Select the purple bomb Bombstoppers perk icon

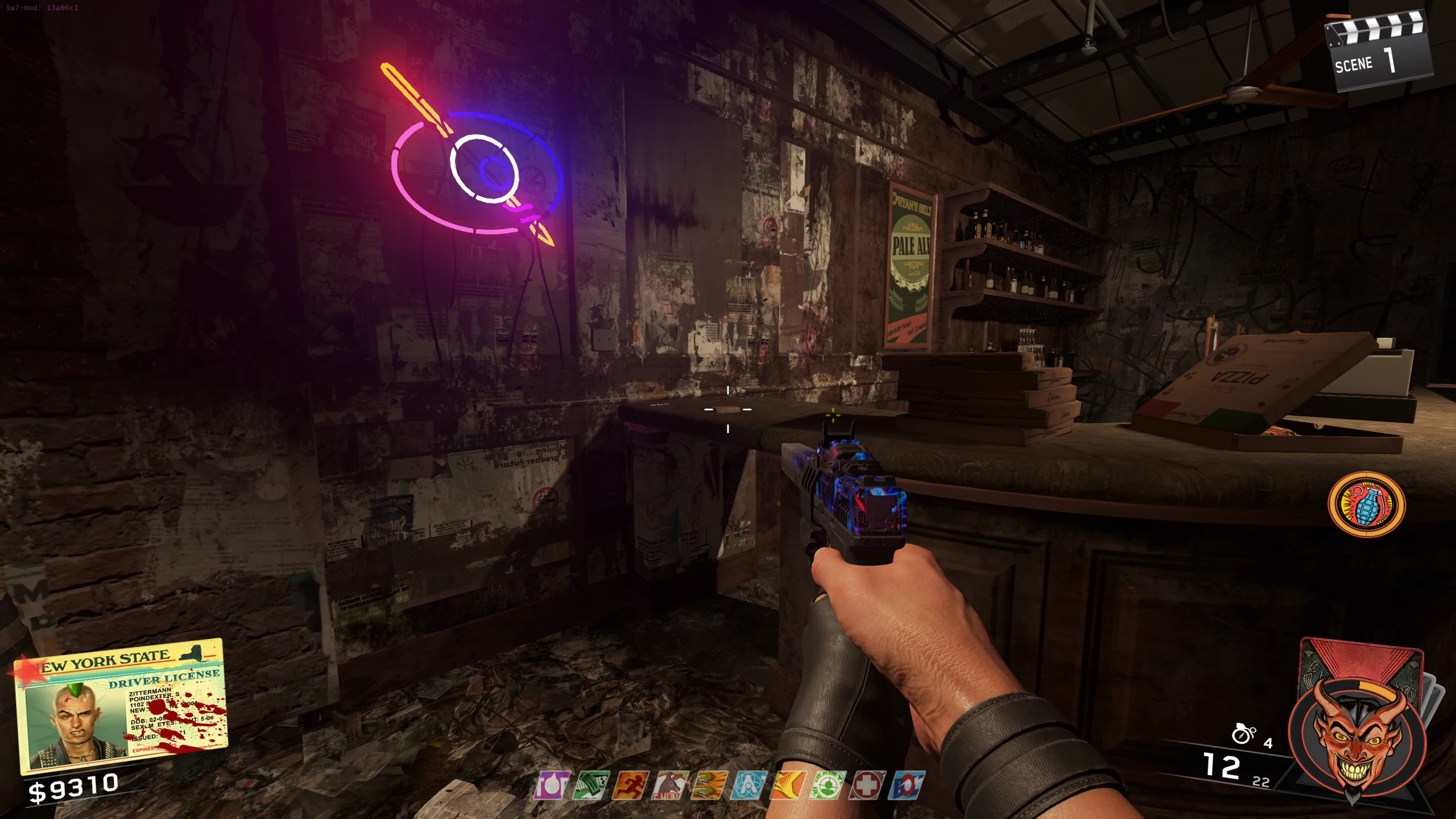551,785
